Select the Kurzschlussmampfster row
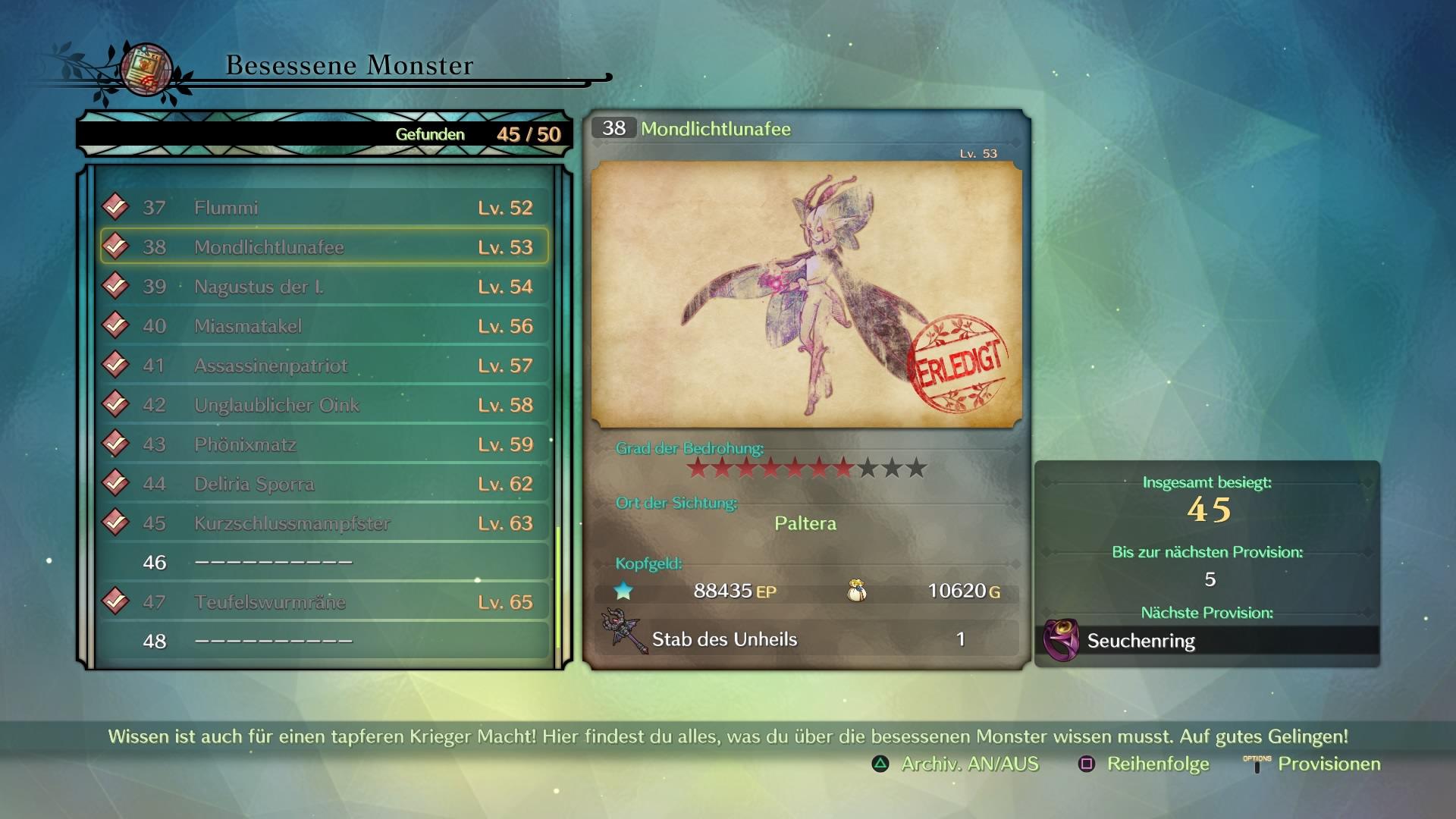The image size is (1456, 819). (x=325, y=523)
